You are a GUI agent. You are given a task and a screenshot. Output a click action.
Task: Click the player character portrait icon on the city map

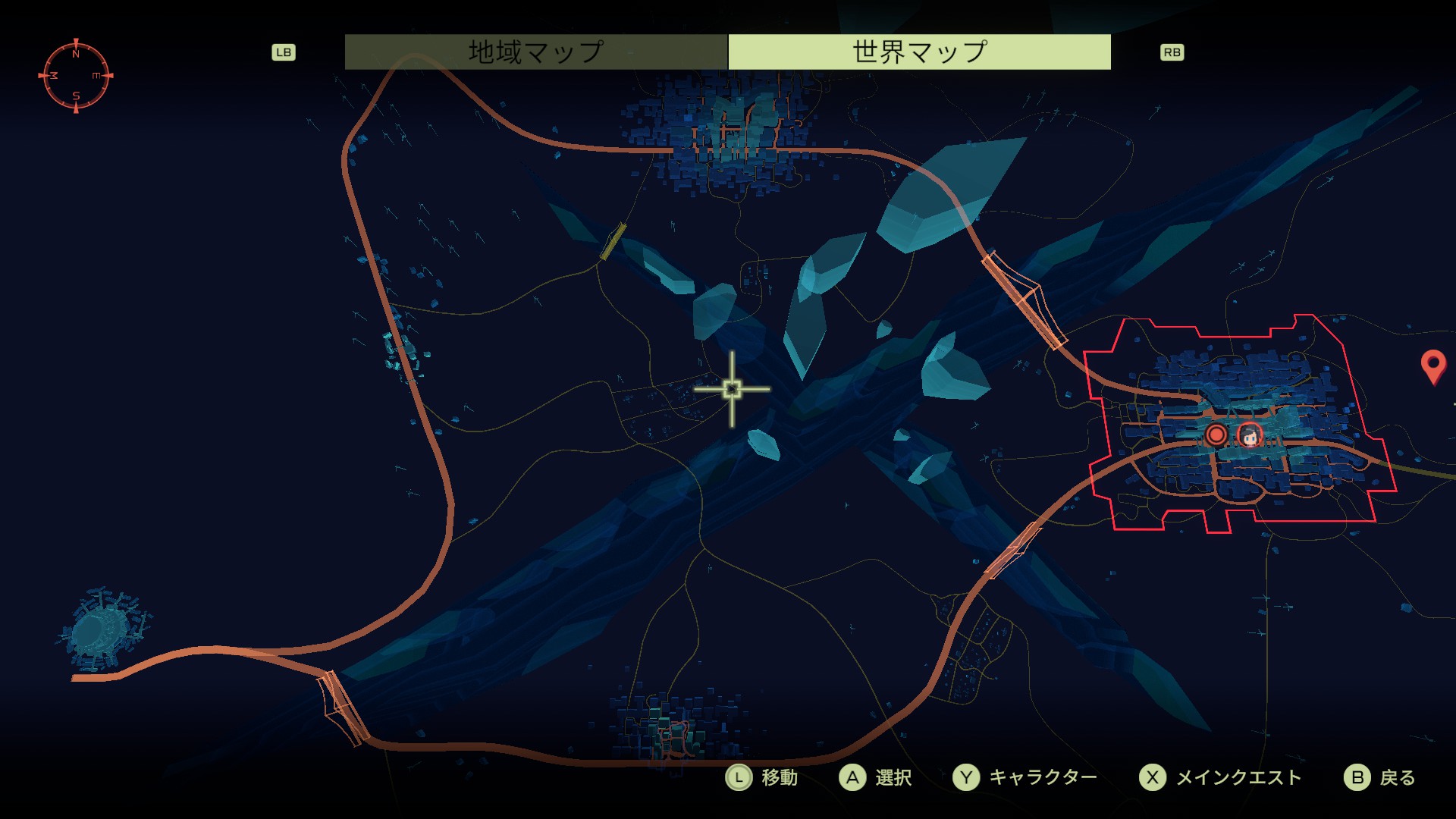[1250, 436]
